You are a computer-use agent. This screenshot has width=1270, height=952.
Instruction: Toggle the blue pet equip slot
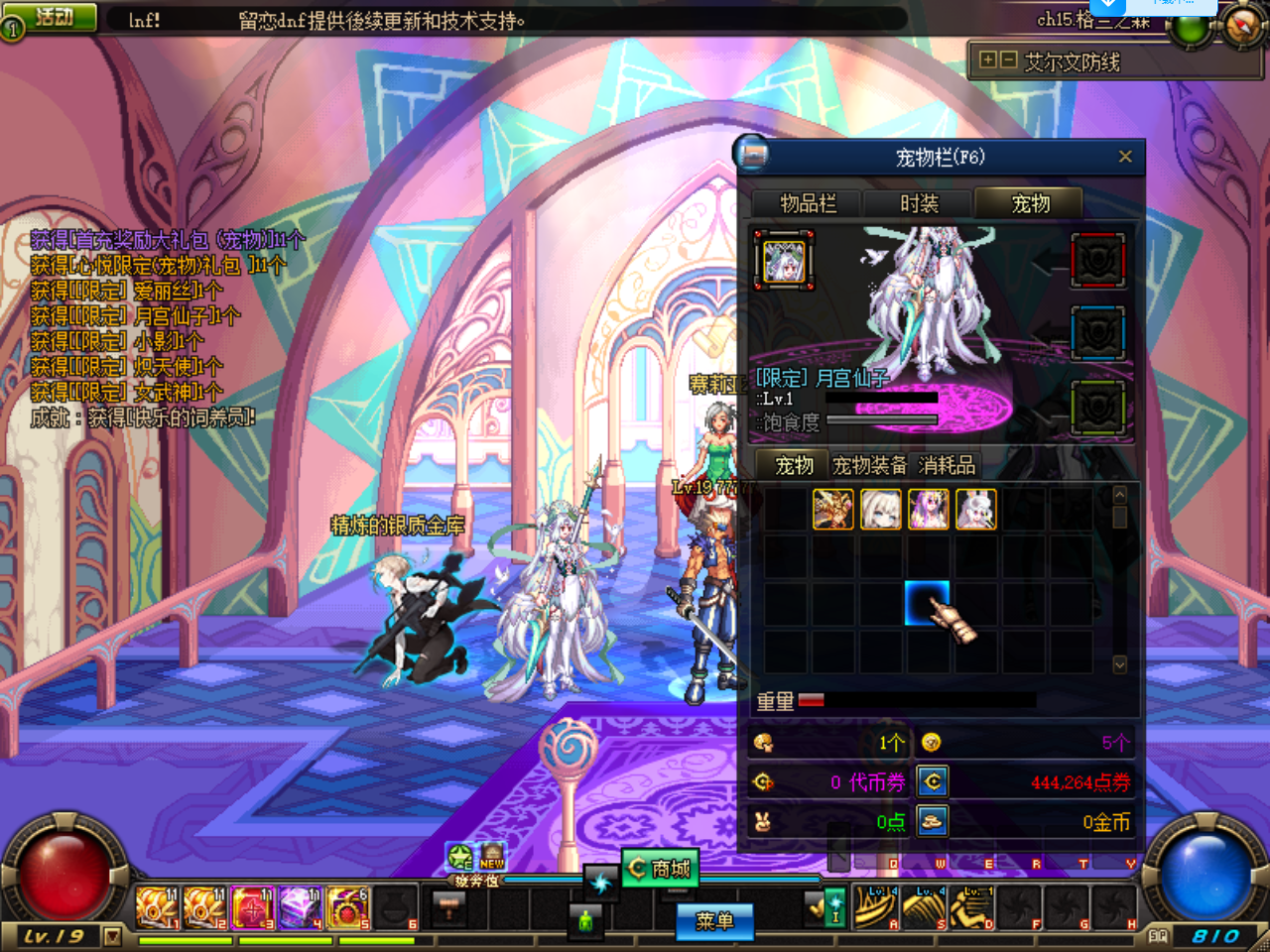click(x=1098, y=334)
